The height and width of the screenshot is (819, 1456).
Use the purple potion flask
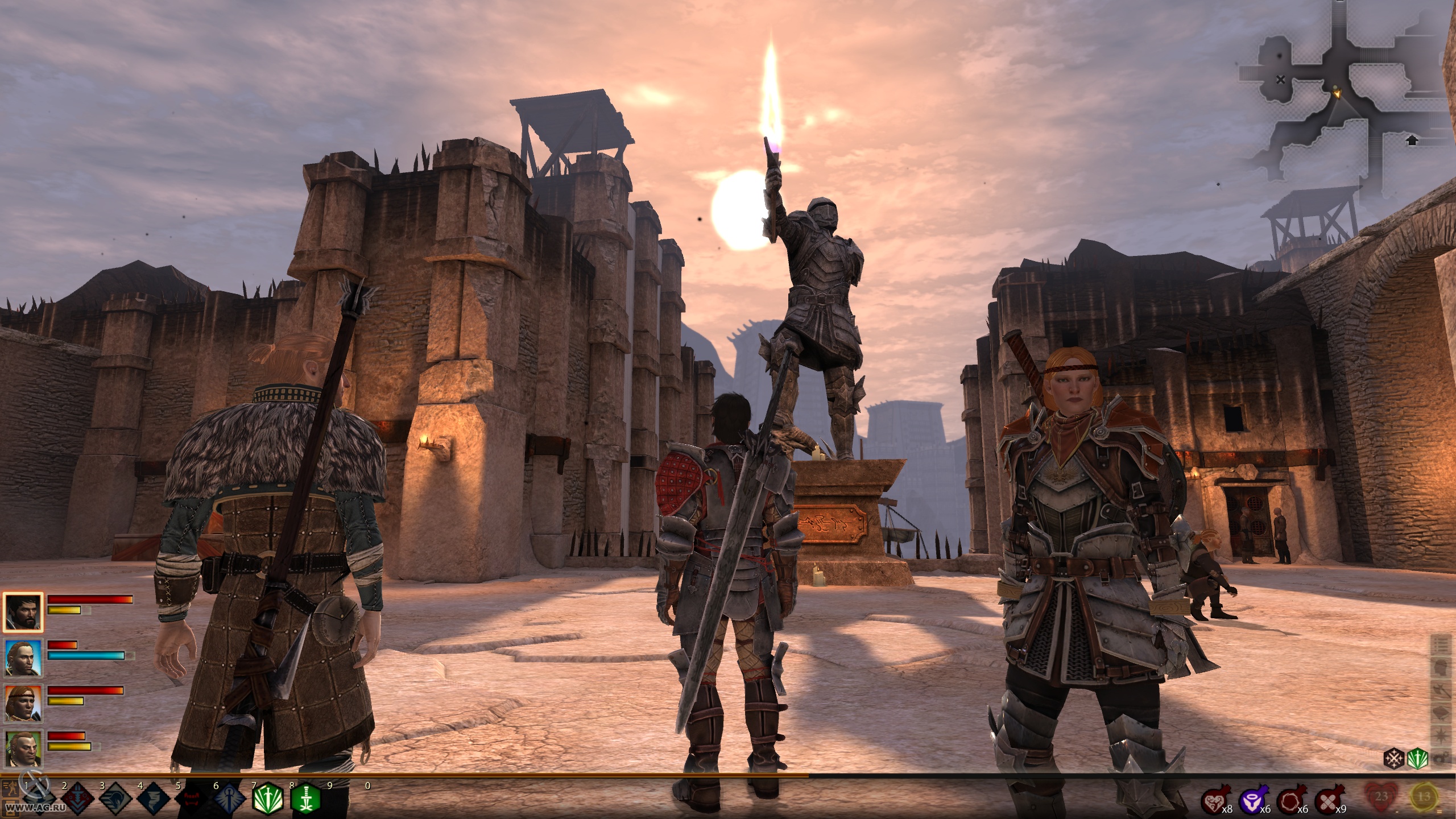click(x=1252, y=802)
